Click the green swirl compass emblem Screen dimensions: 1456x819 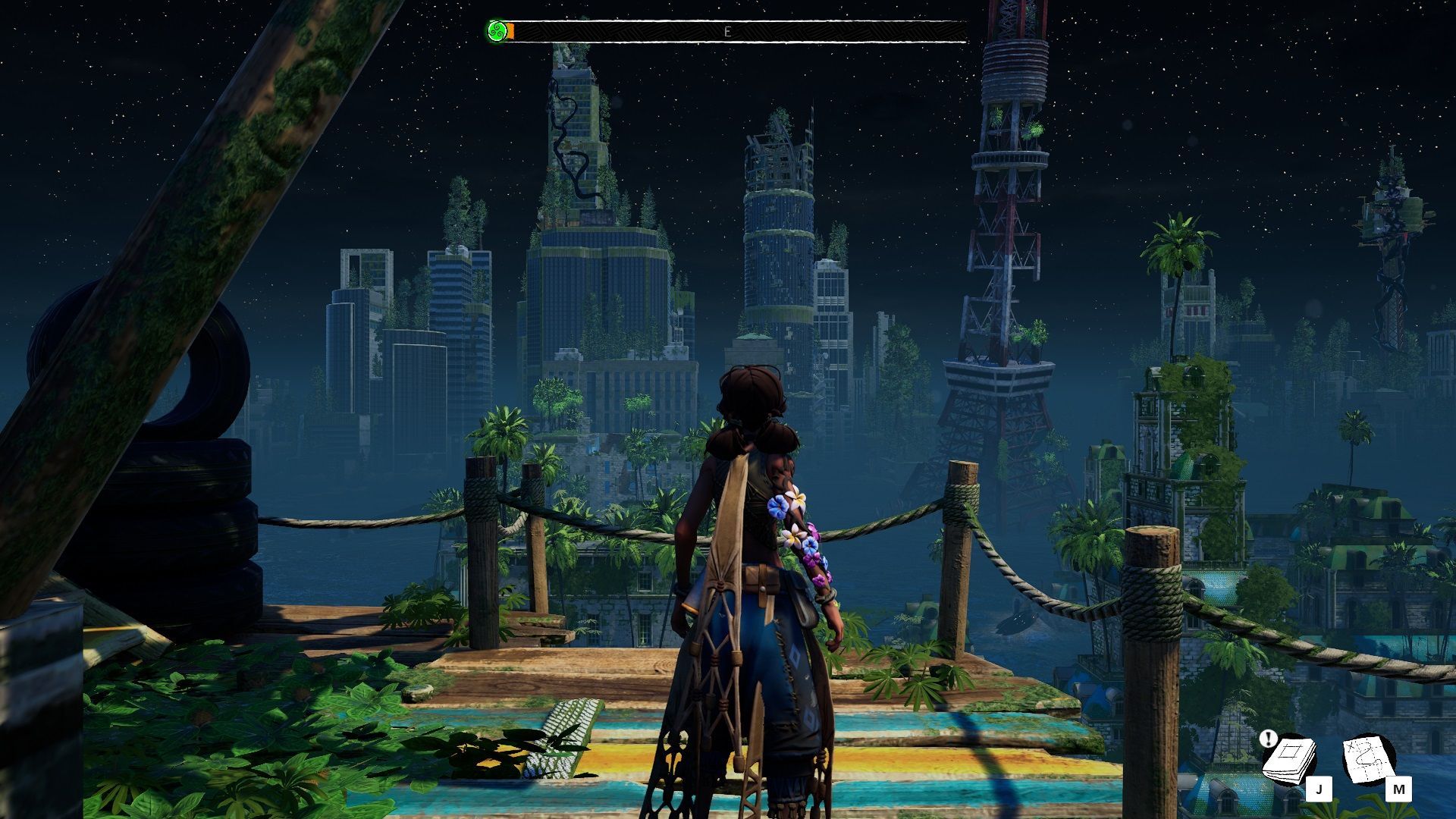[x=497, y=31]
